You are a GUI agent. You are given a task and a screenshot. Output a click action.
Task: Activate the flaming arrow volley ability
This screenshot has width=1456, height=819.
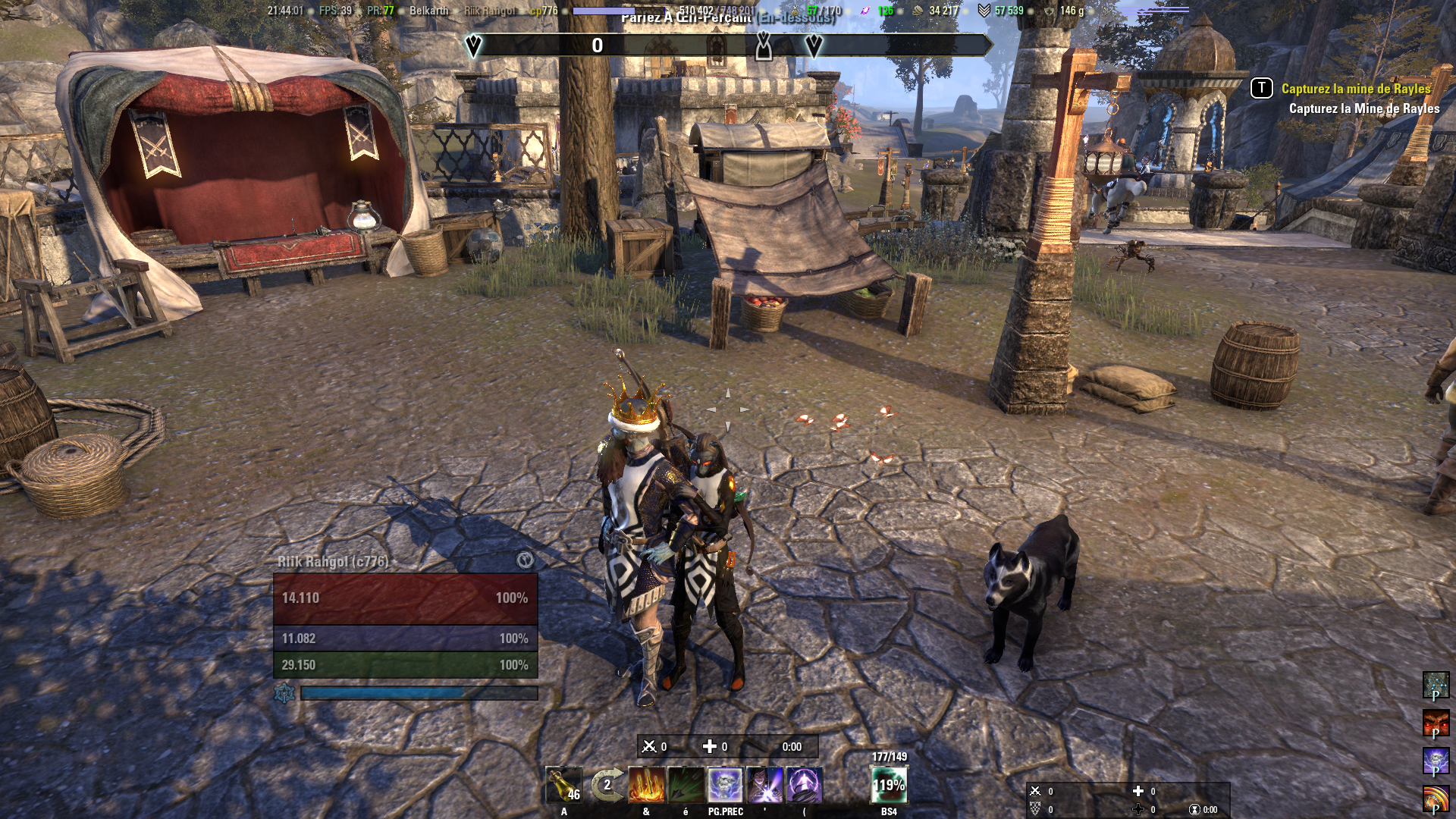[646, 785]
